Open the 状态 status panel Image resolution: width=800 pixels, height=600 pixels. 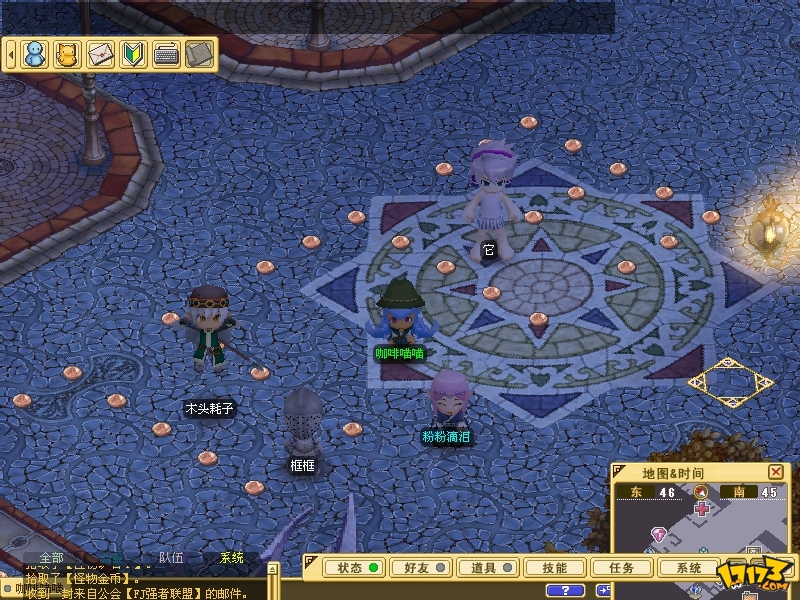(x=356, y=567)
